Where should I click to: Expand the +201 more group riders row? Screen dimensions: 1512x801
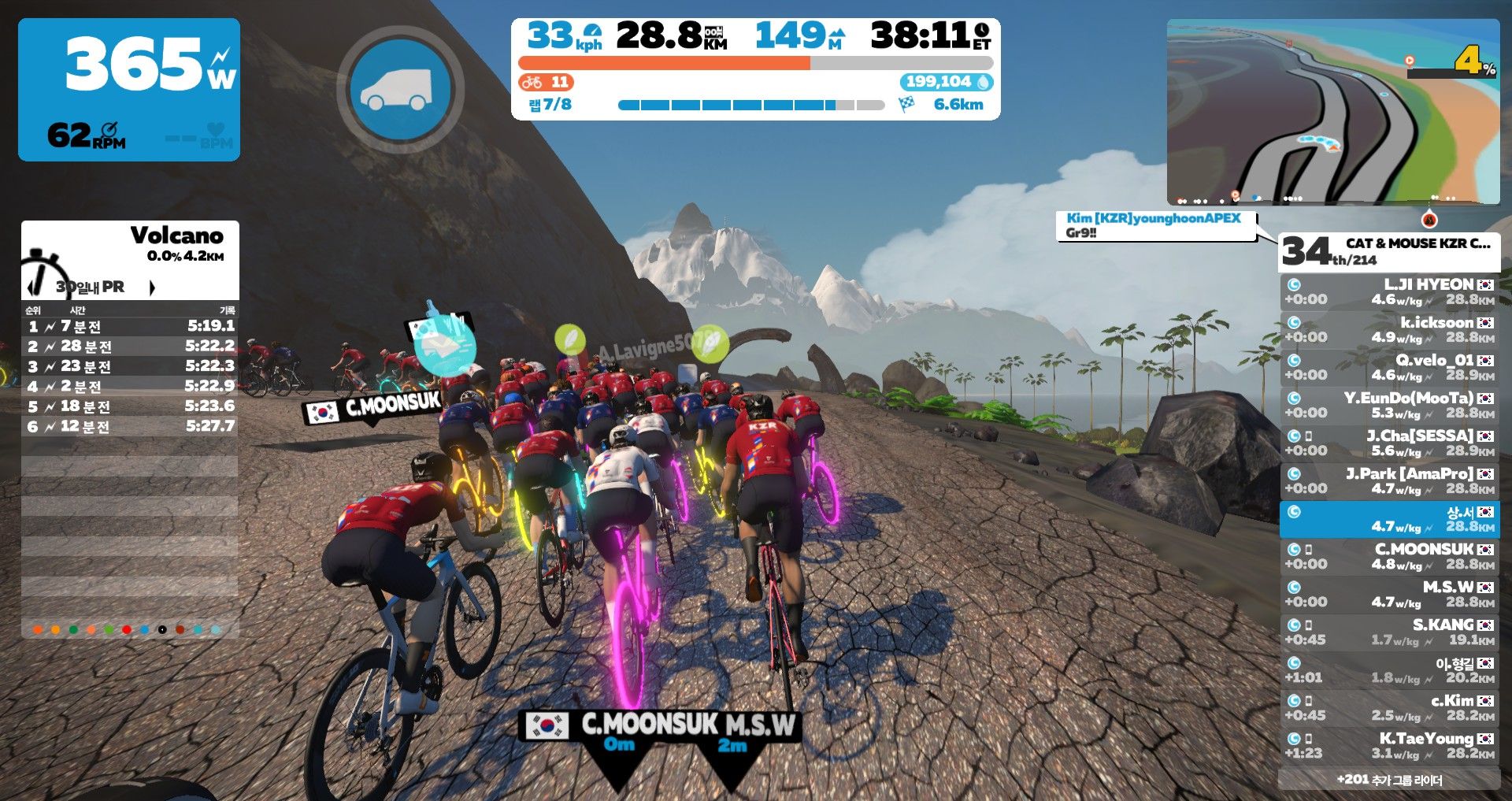[1389, 780]
